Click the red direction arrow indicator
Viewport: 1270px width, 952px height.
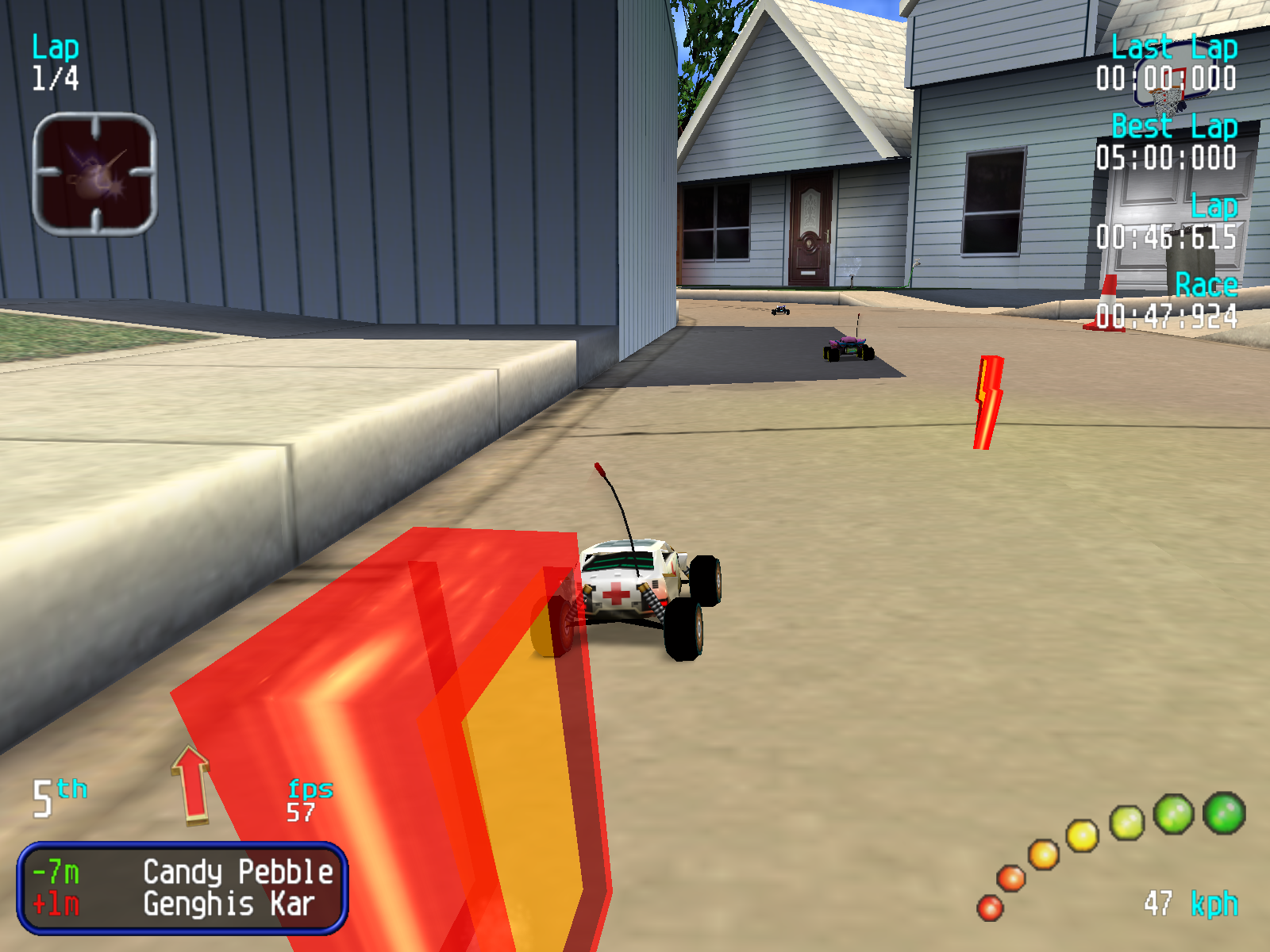(190, 784)
